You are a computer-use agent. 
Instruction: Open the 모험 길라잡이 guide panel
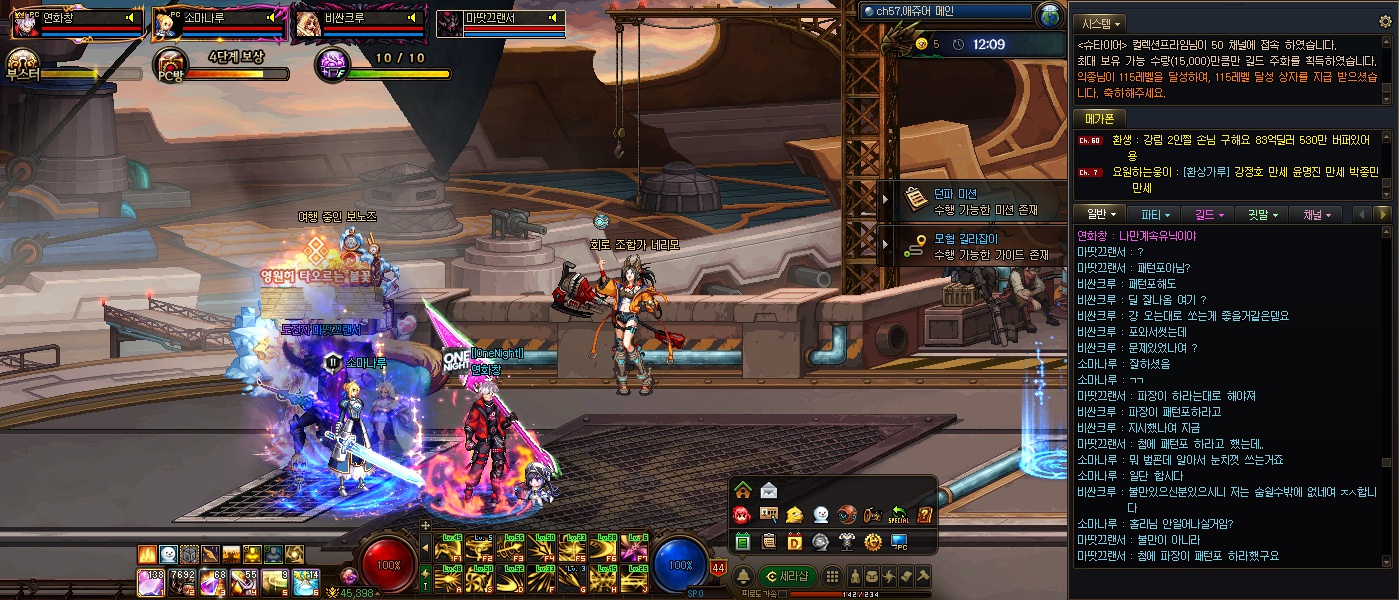point(975,247)
